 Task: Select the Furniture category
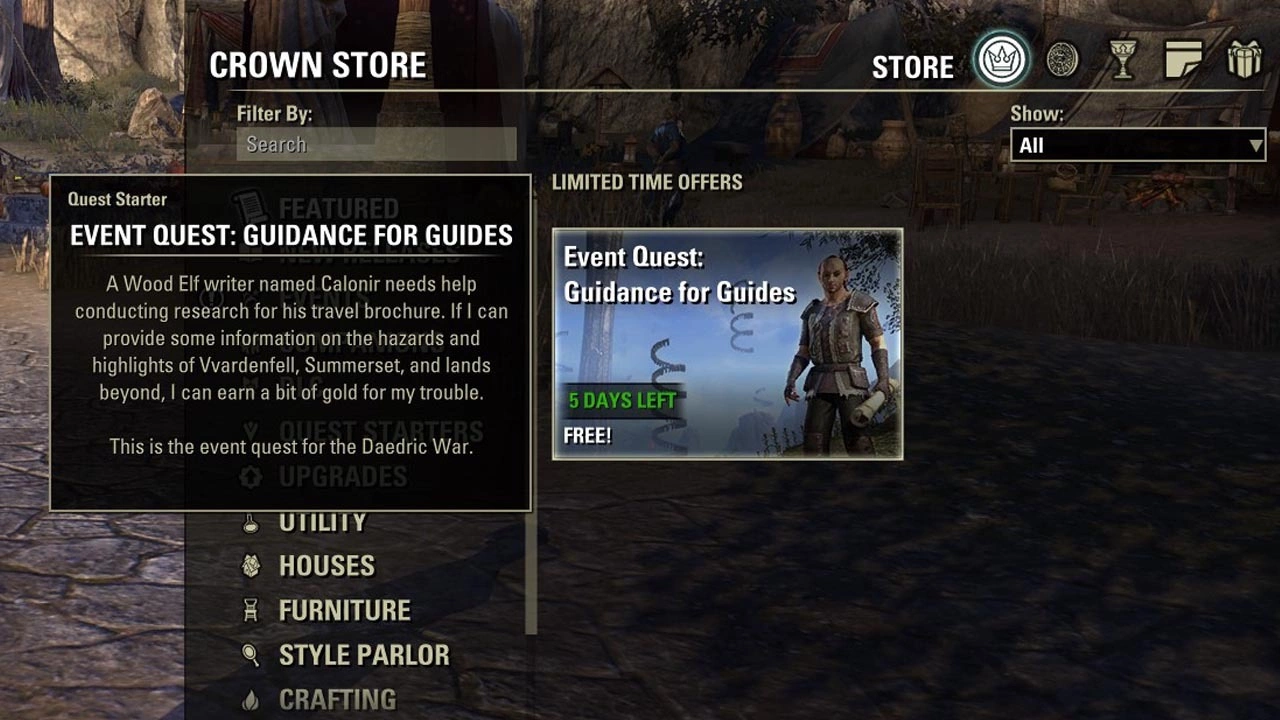344,610
